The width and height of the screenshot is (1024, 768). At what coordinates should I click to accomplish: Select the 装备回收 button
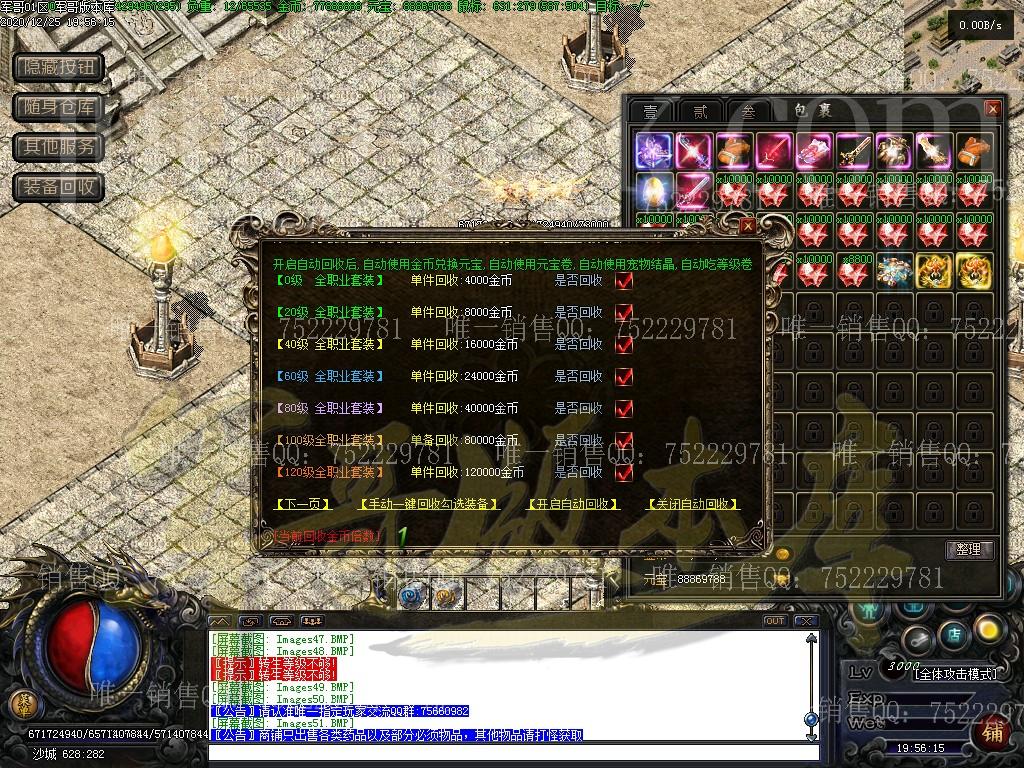pyautogui.click(x=59, y=187)
